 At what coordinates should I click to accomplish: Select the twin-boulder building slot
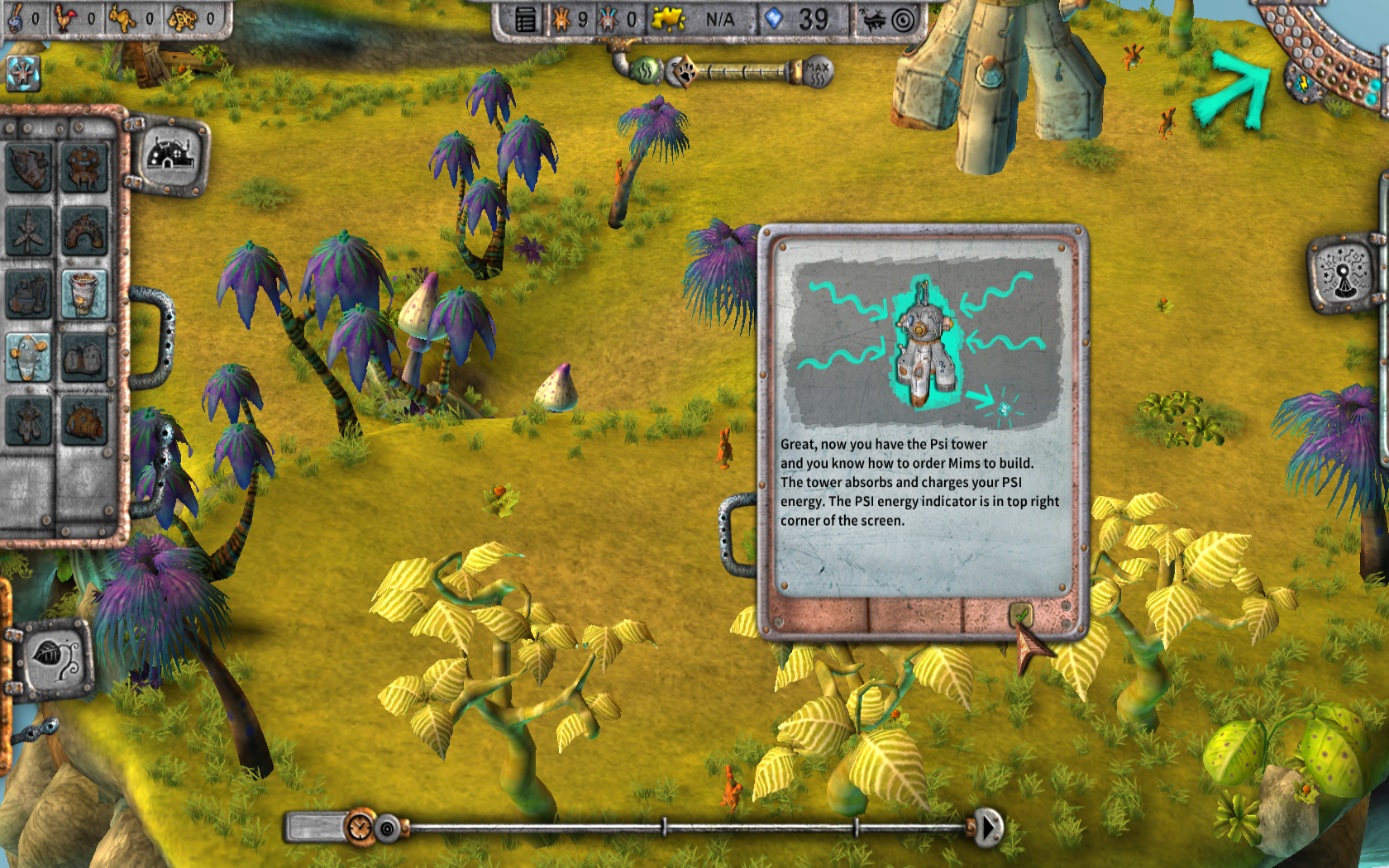(84, 356)
